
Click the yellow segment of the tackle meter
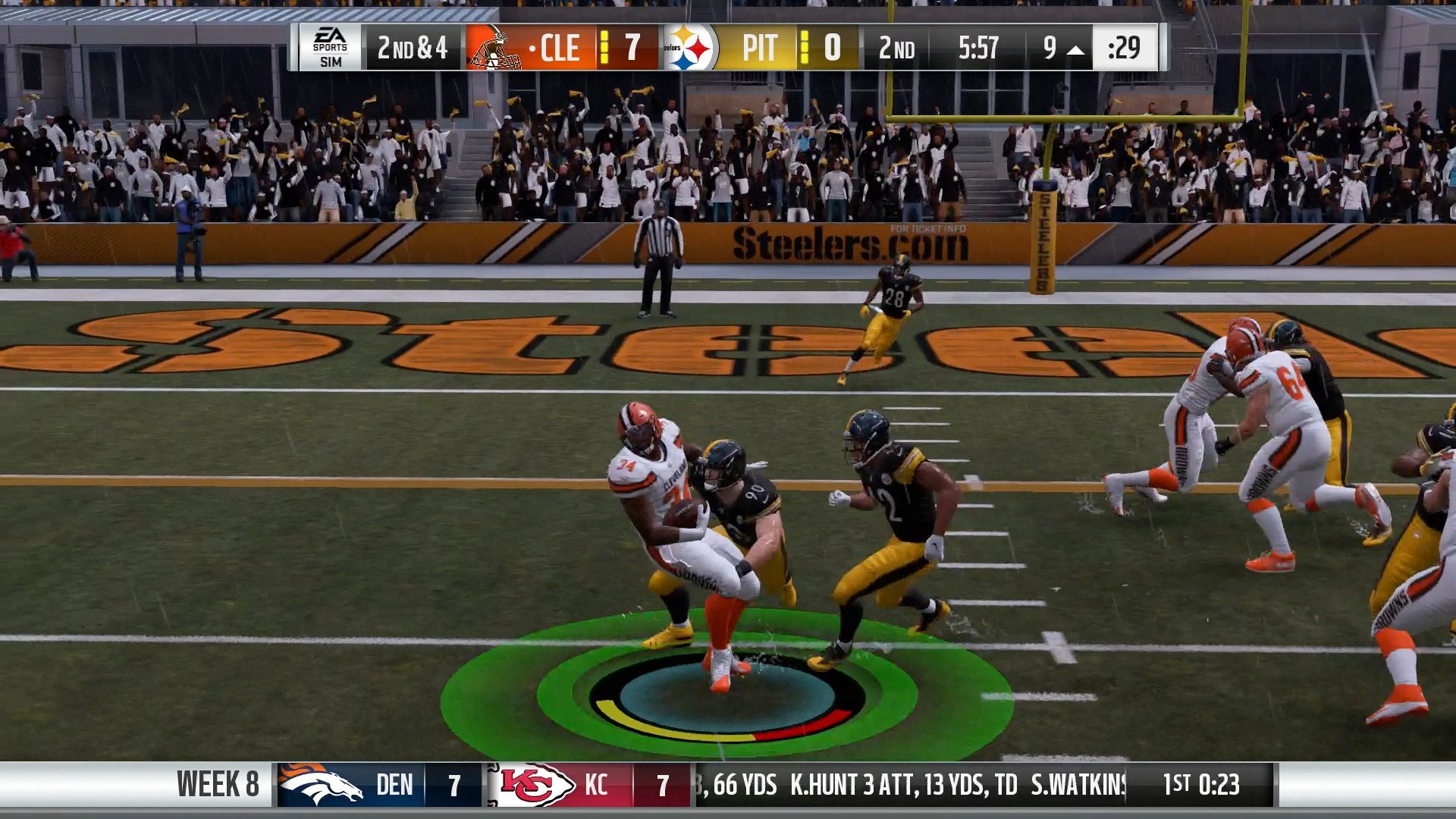[x=667, y=730]
